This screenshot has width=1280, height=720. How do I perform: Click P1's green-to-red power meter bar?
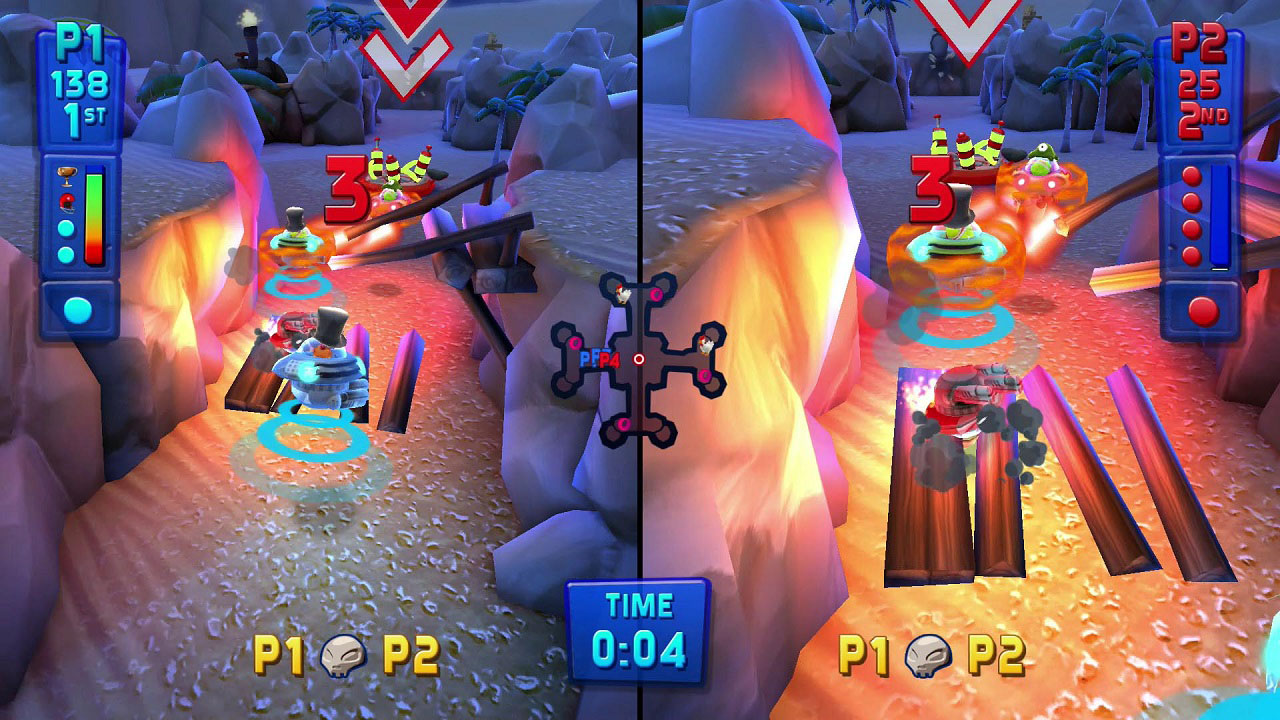95,216
